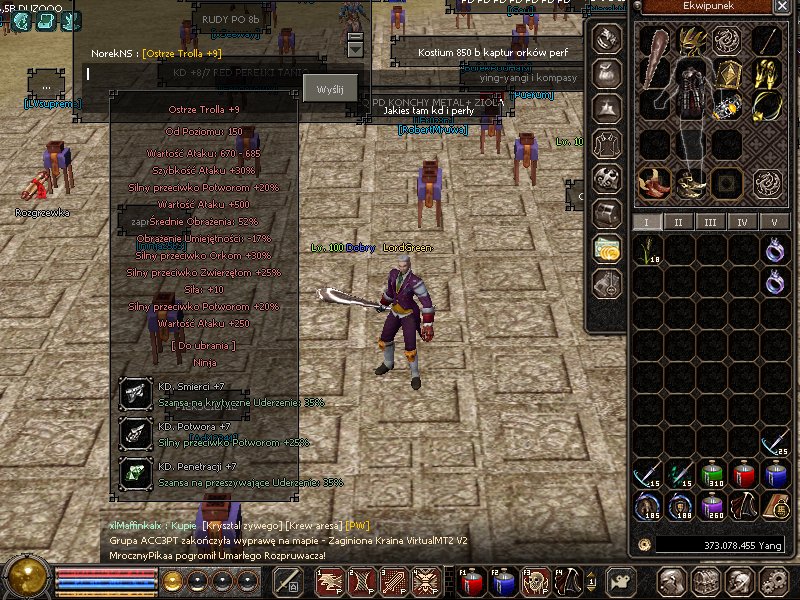Select the green potion stack of 310
Image resolution: width=800 pixels, height=600 pixels.
[712, 474]
